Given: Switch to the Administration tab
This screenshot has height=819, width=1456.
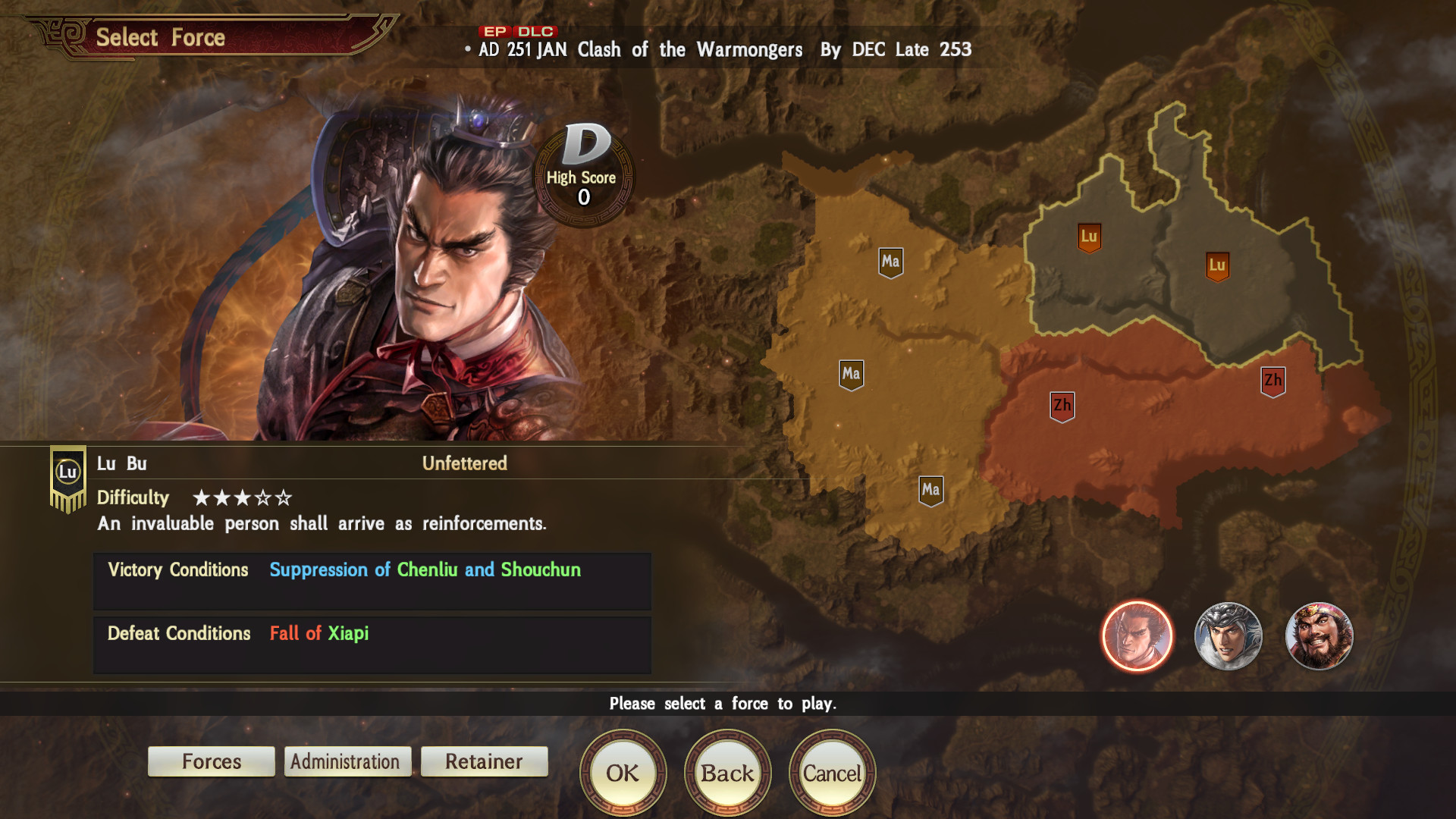Looking at the screenshot, I should tap(347, 761).
